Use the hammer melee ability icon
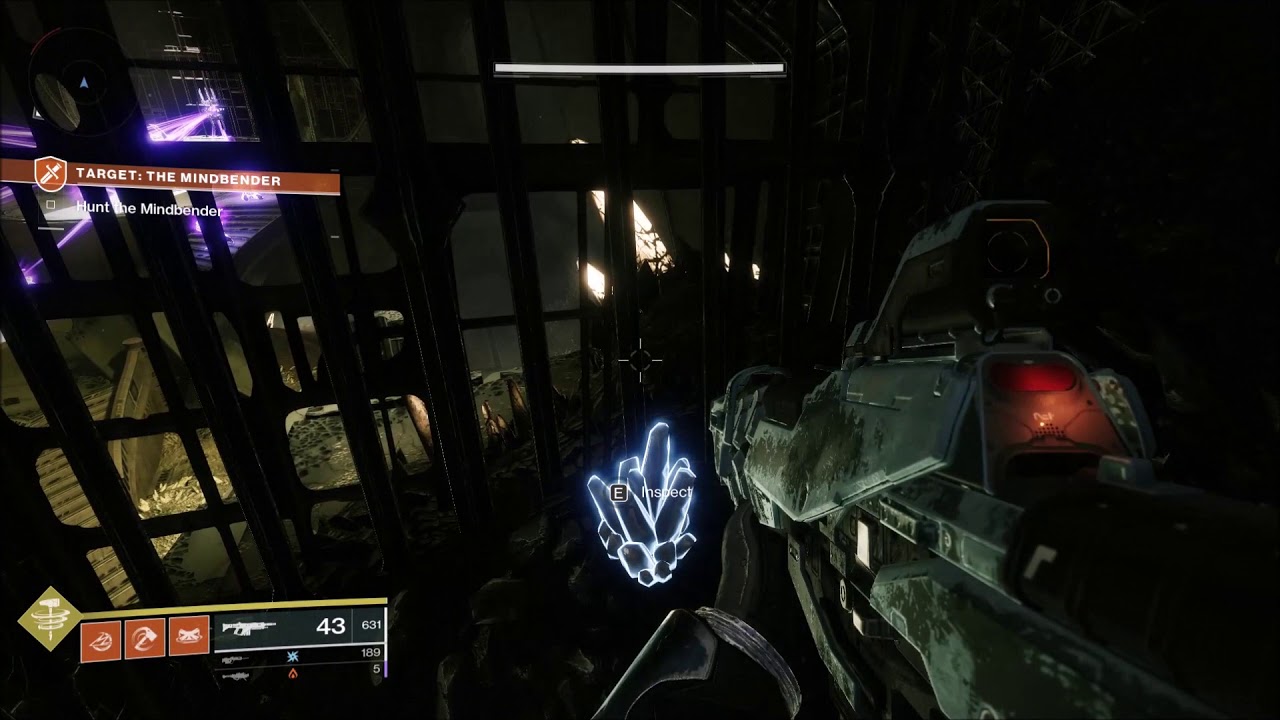The width and height of the screenshot is (1280, 720). [x=145, y=639]
